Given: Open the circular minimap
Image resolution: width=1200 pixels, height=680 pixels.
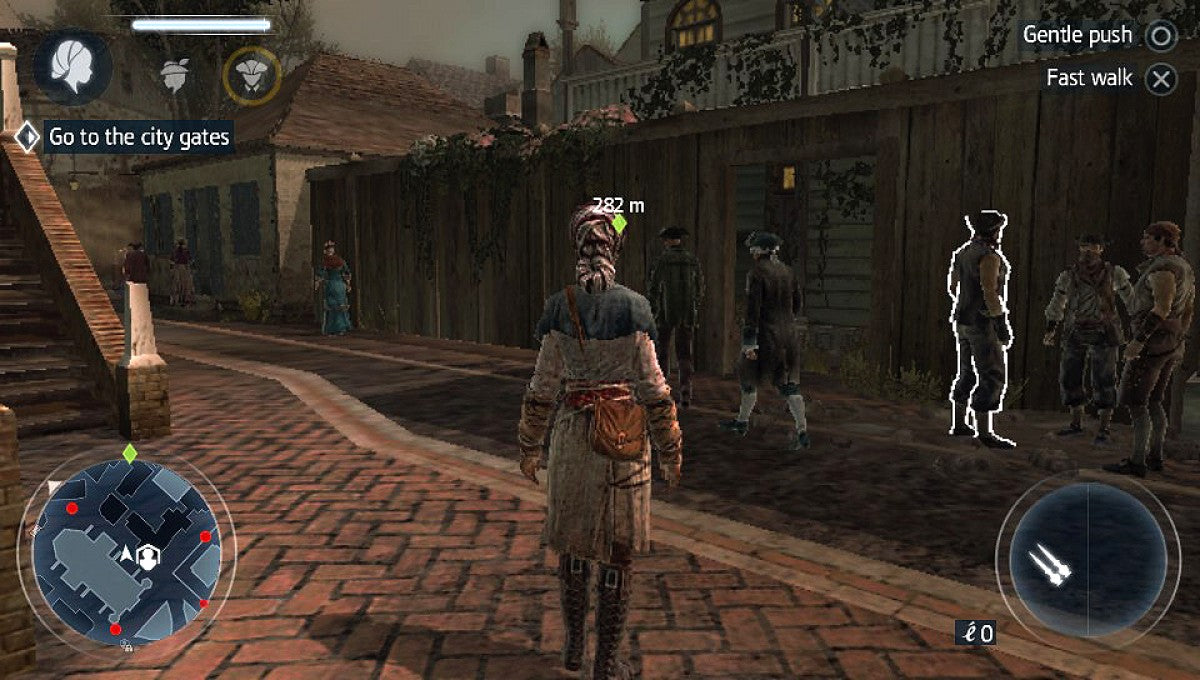Looking at the screenshot, I should (127, 553).
